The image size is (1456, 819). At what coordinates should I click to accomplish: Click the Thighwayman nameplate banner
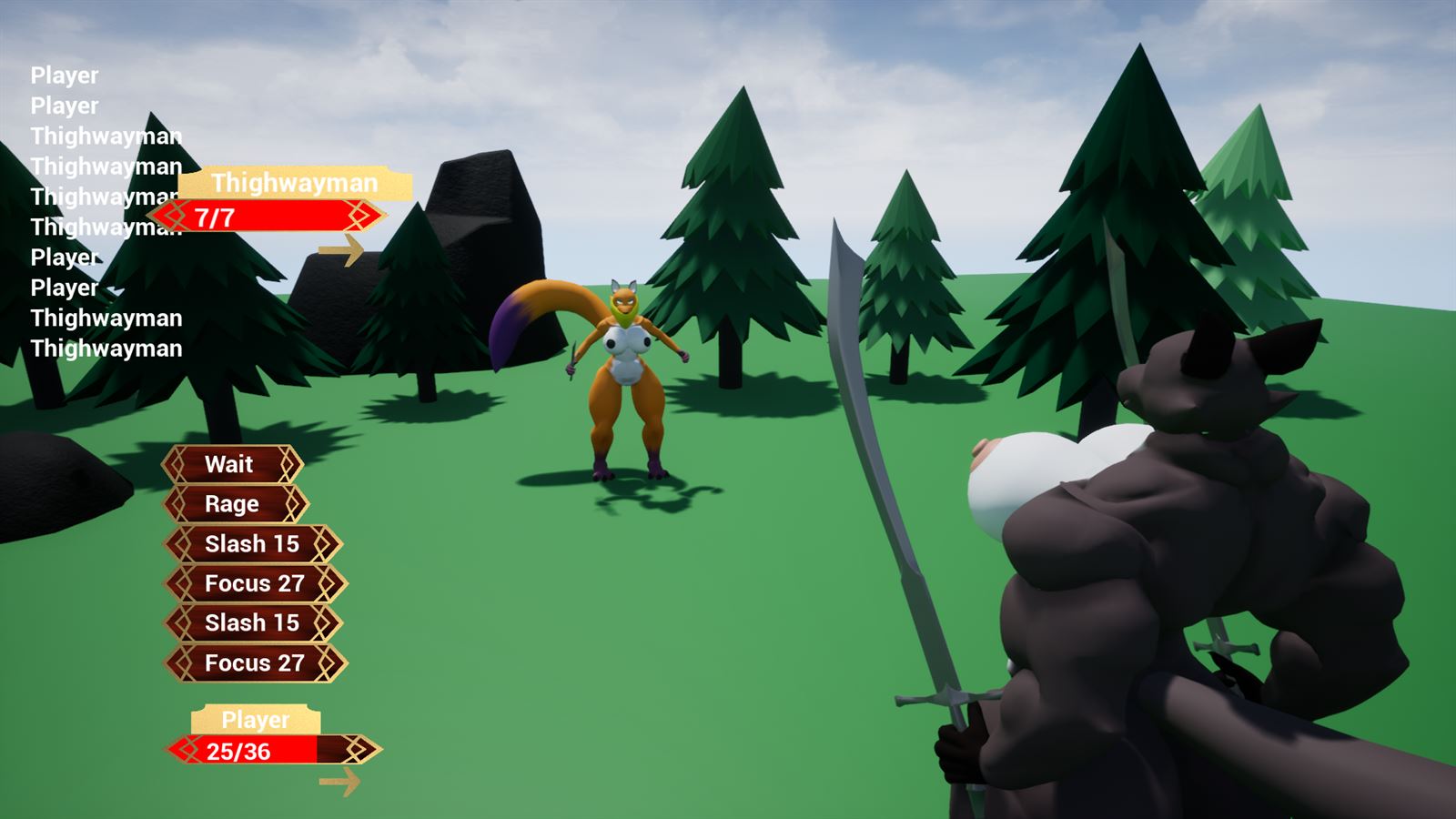(296, 182)
